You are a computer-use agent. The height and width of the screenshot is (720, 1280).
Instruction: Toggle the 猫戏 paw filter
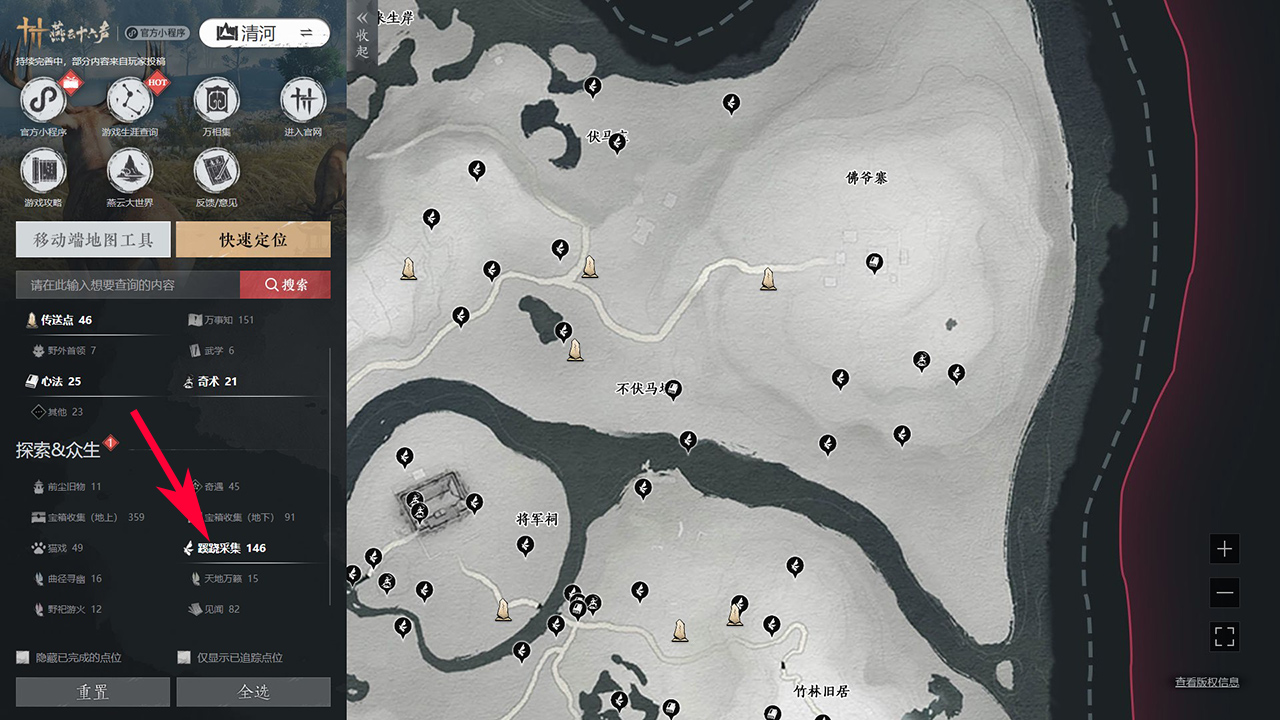(x=59, y=548)
